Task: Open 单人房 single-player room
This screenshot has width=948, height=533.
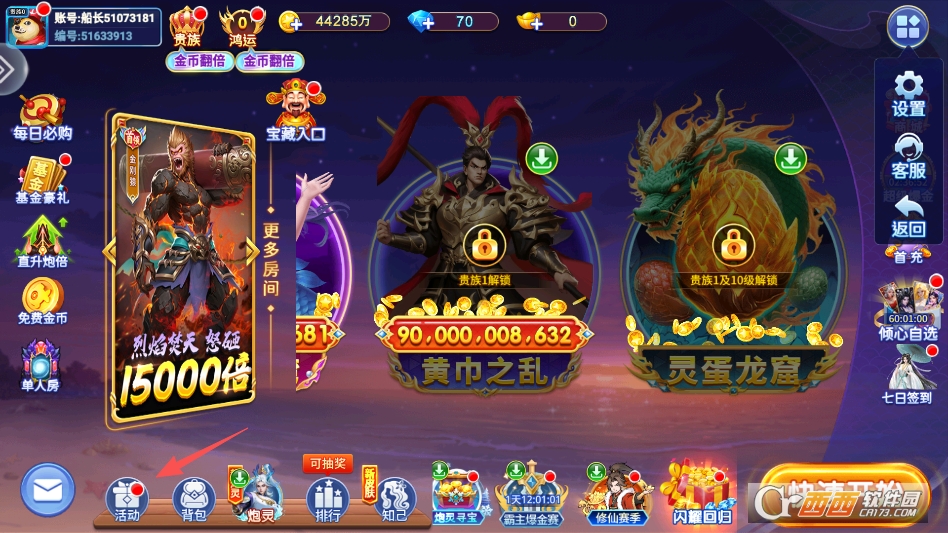Action: coord(42,366)
